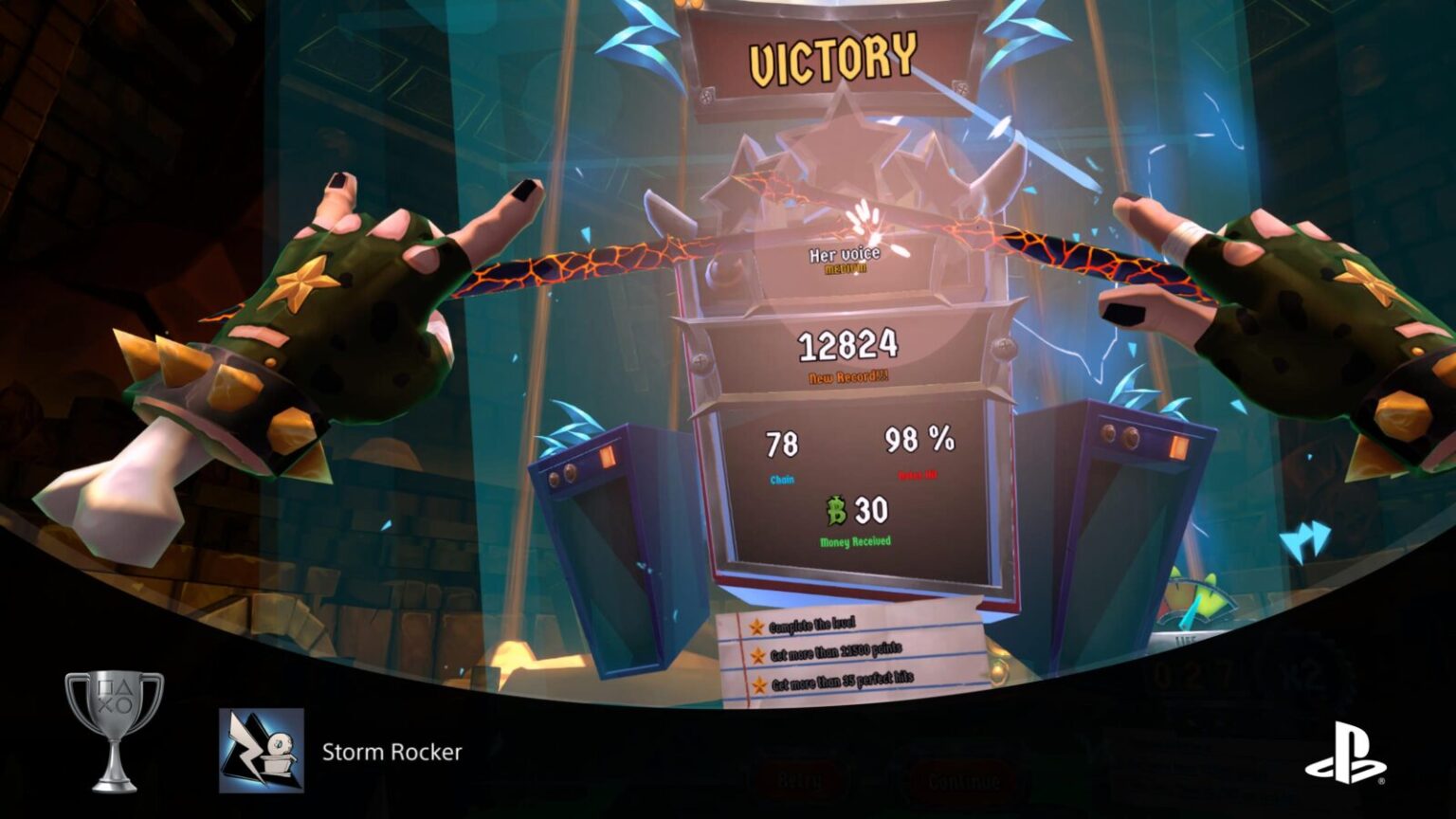Toggle the right speaker amp power knob
Viewport: 1456px width, 819px height.
tap(1124, 438)
